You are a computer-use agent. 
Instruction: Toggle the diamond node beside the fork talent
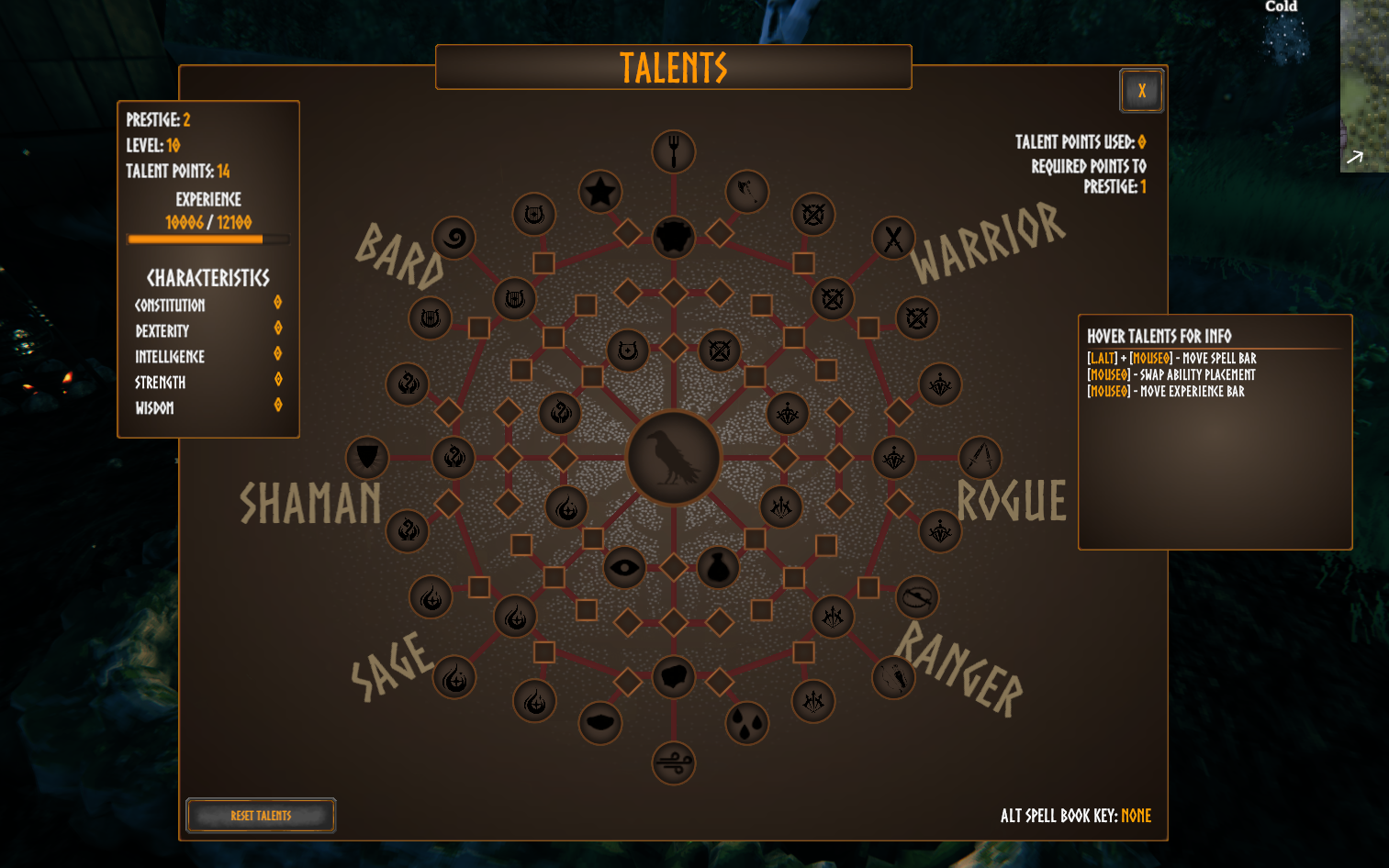[626, 233]
